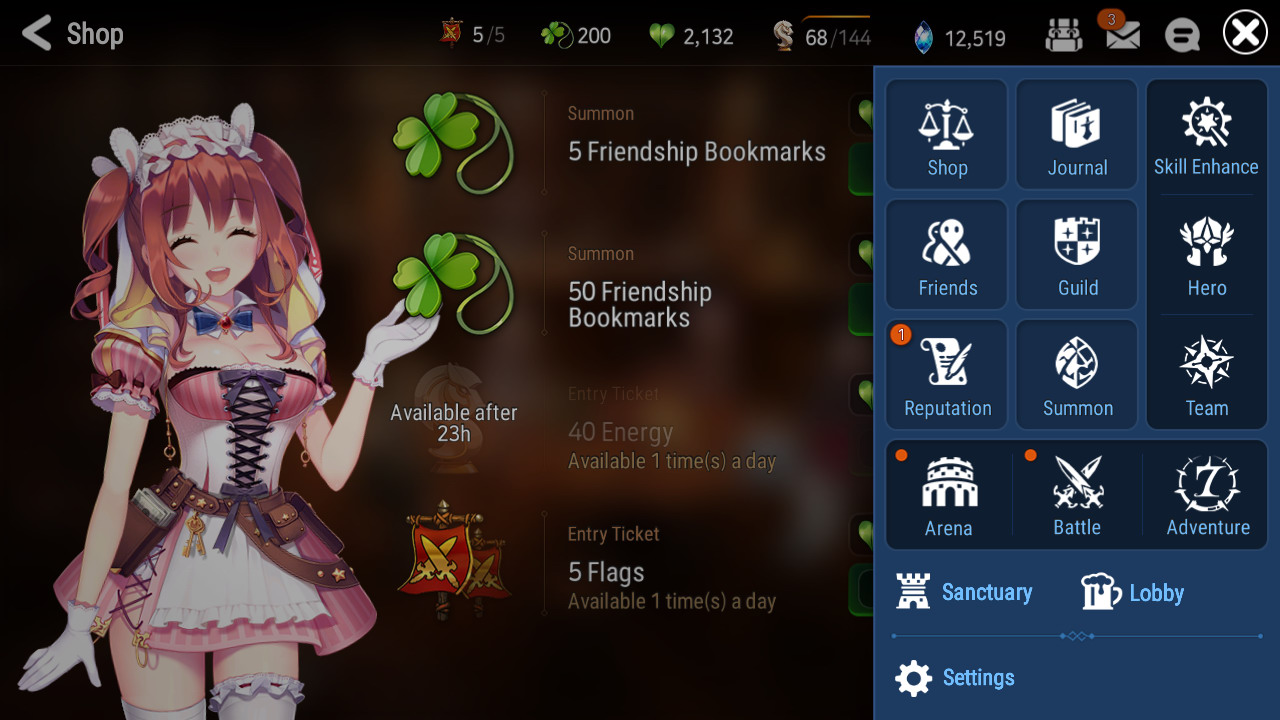Select the Team menu option

tap(1206, 374)
